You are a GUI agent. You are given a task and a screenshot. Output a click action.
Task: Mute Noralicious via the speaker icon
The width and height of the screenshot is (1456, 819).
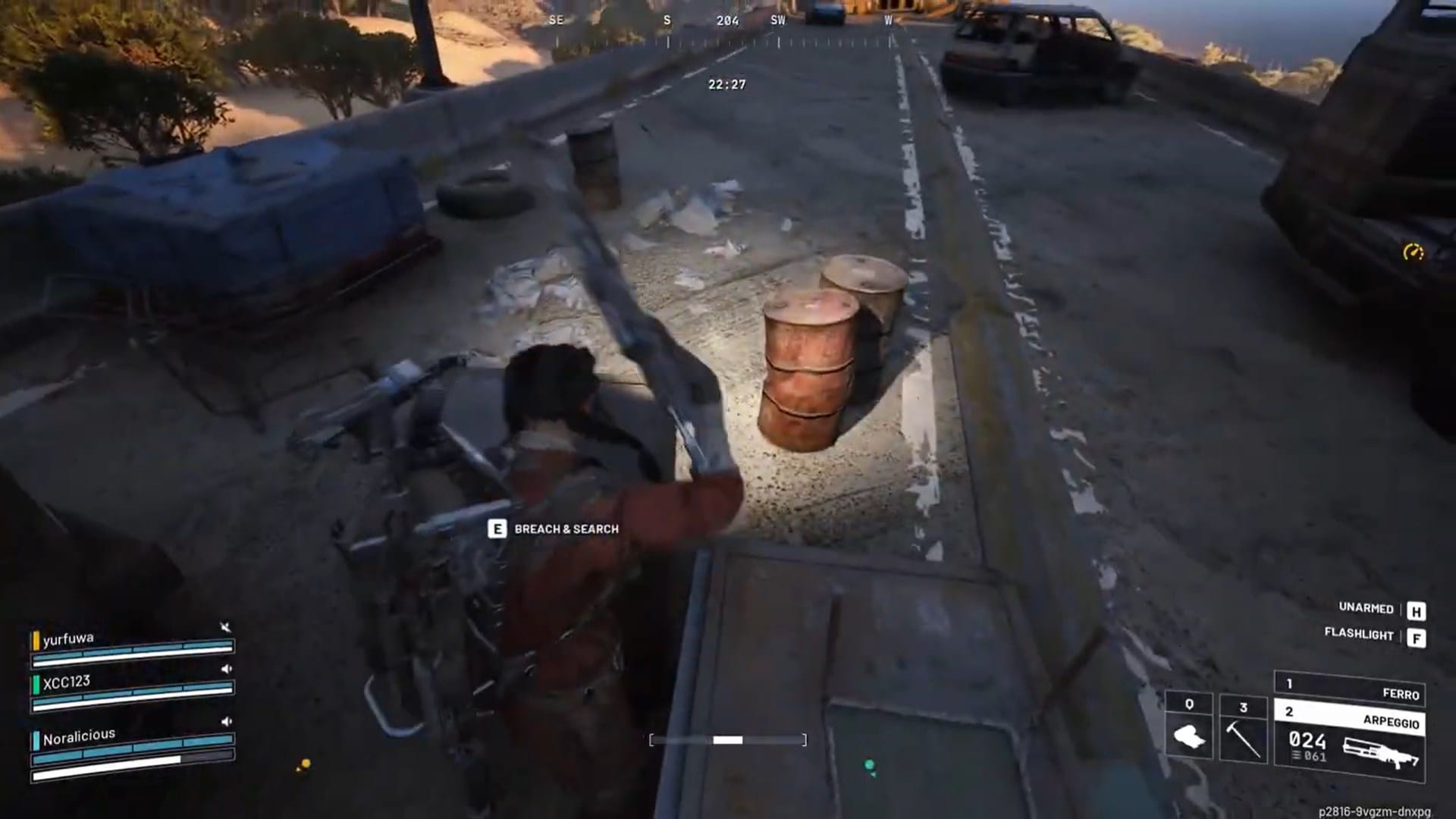tap(226, 721)
